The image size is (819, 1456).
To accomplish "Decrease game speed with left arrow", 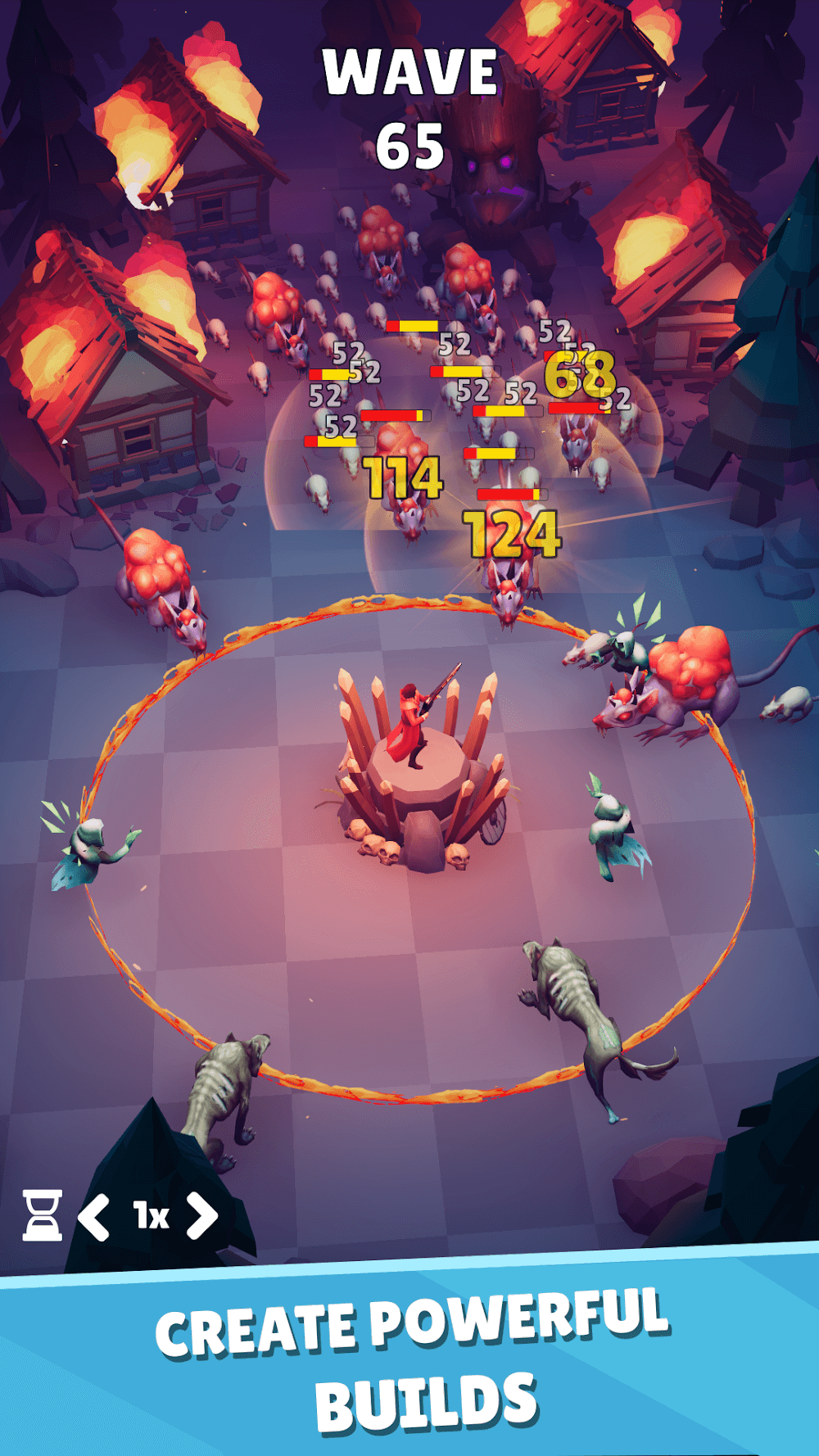I will click(94, 1216).
